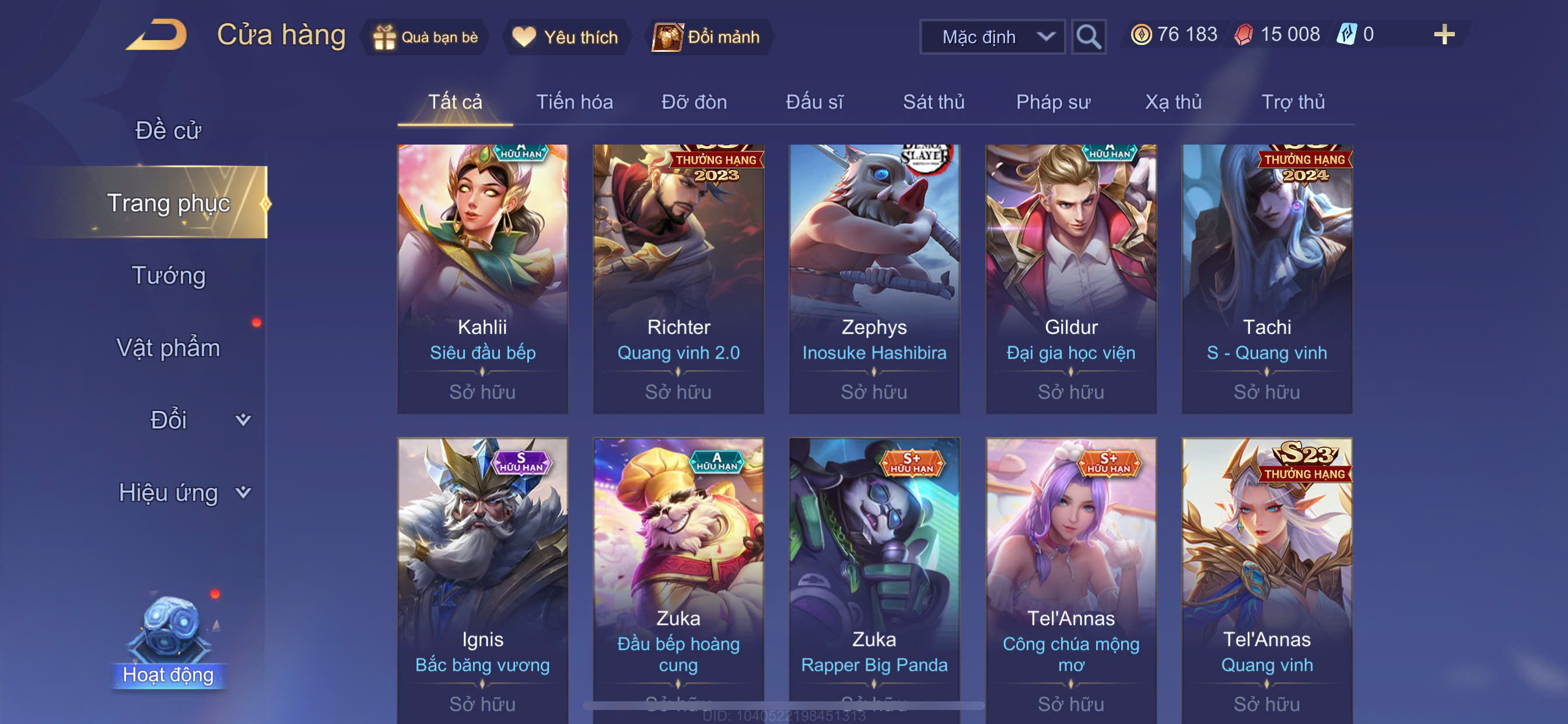Select the Đỡ đòn tab
Screen dimensions: 1568x724
click(694, 102)
